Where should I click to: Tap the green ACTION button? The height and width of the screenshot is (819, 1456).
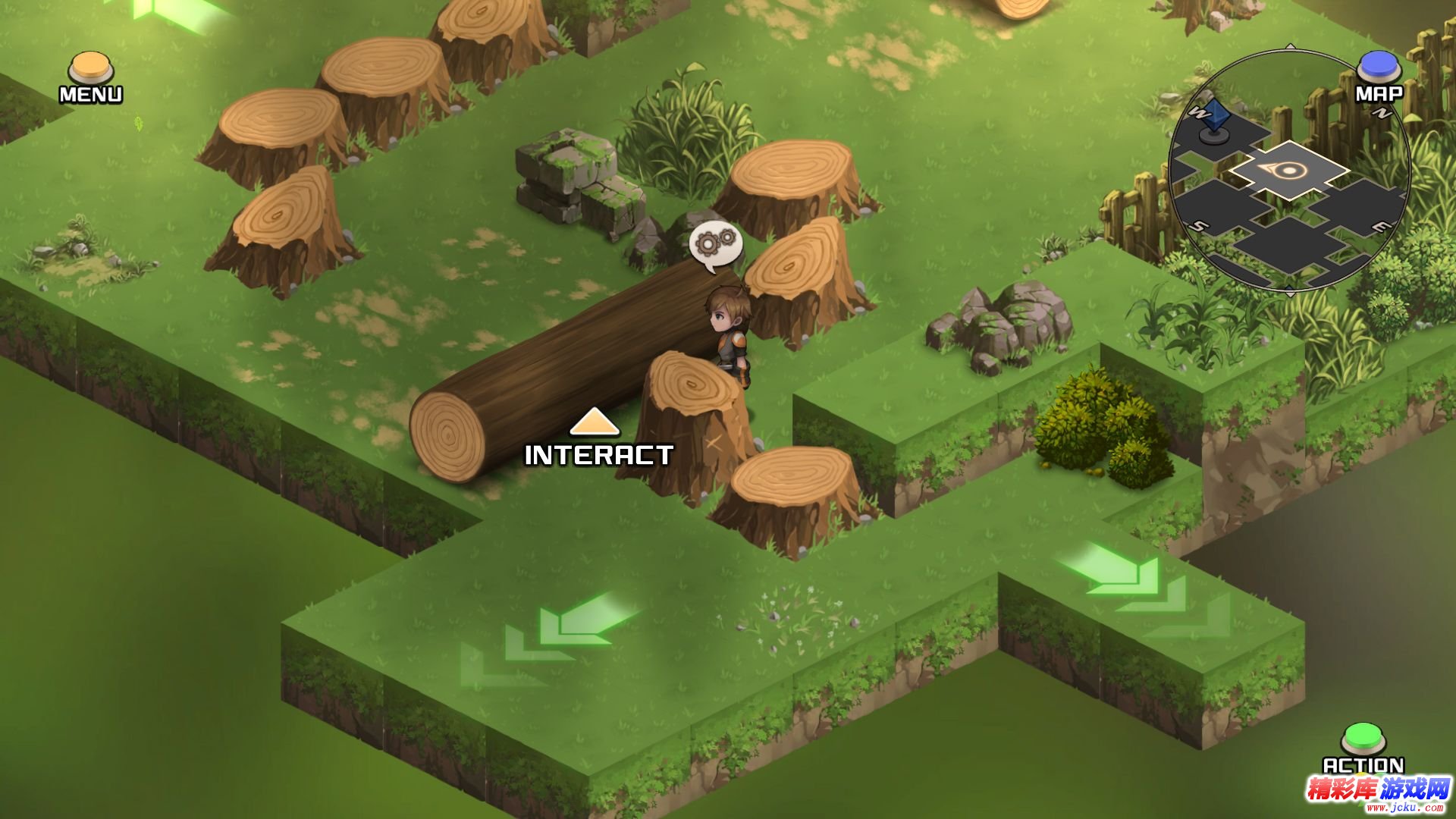[1363, 739]
